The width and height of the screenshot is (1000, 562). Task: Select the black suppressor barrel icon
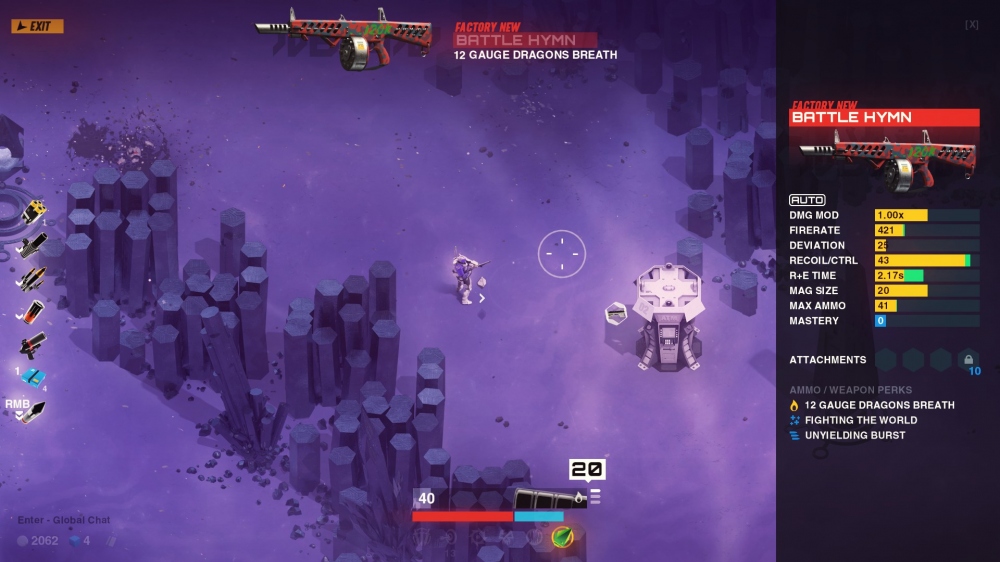click(32, 245)
